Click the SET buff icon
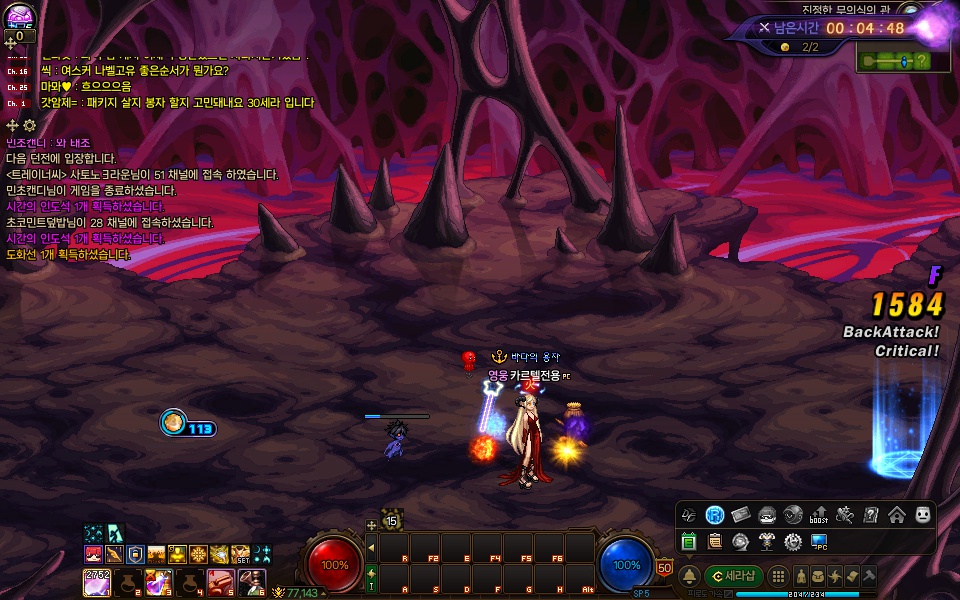The width and height of the screenshot is (960, 600). [x=241, y=554]
